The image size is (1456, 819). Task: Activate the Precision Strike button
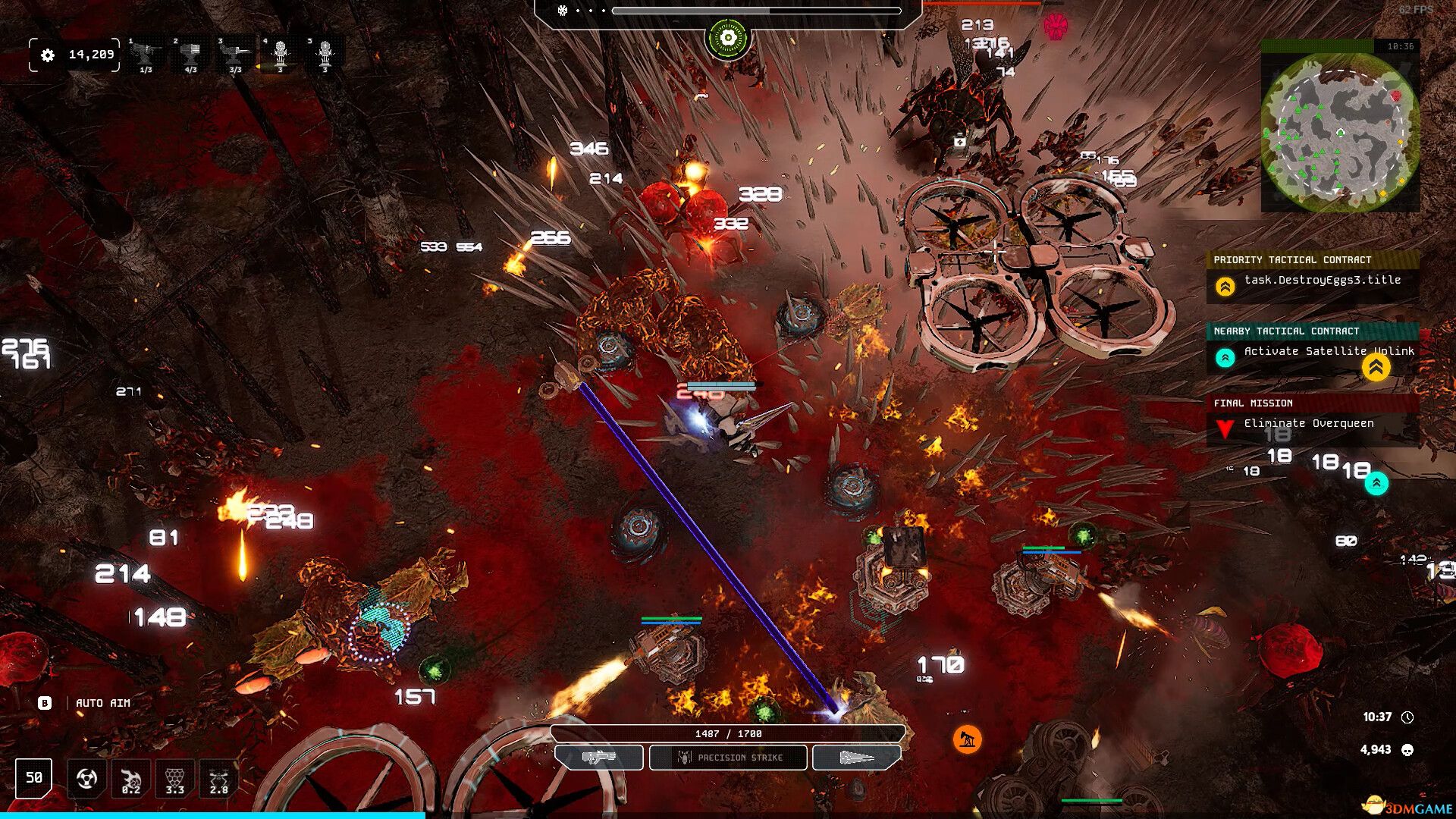click(x=728, y=757)
